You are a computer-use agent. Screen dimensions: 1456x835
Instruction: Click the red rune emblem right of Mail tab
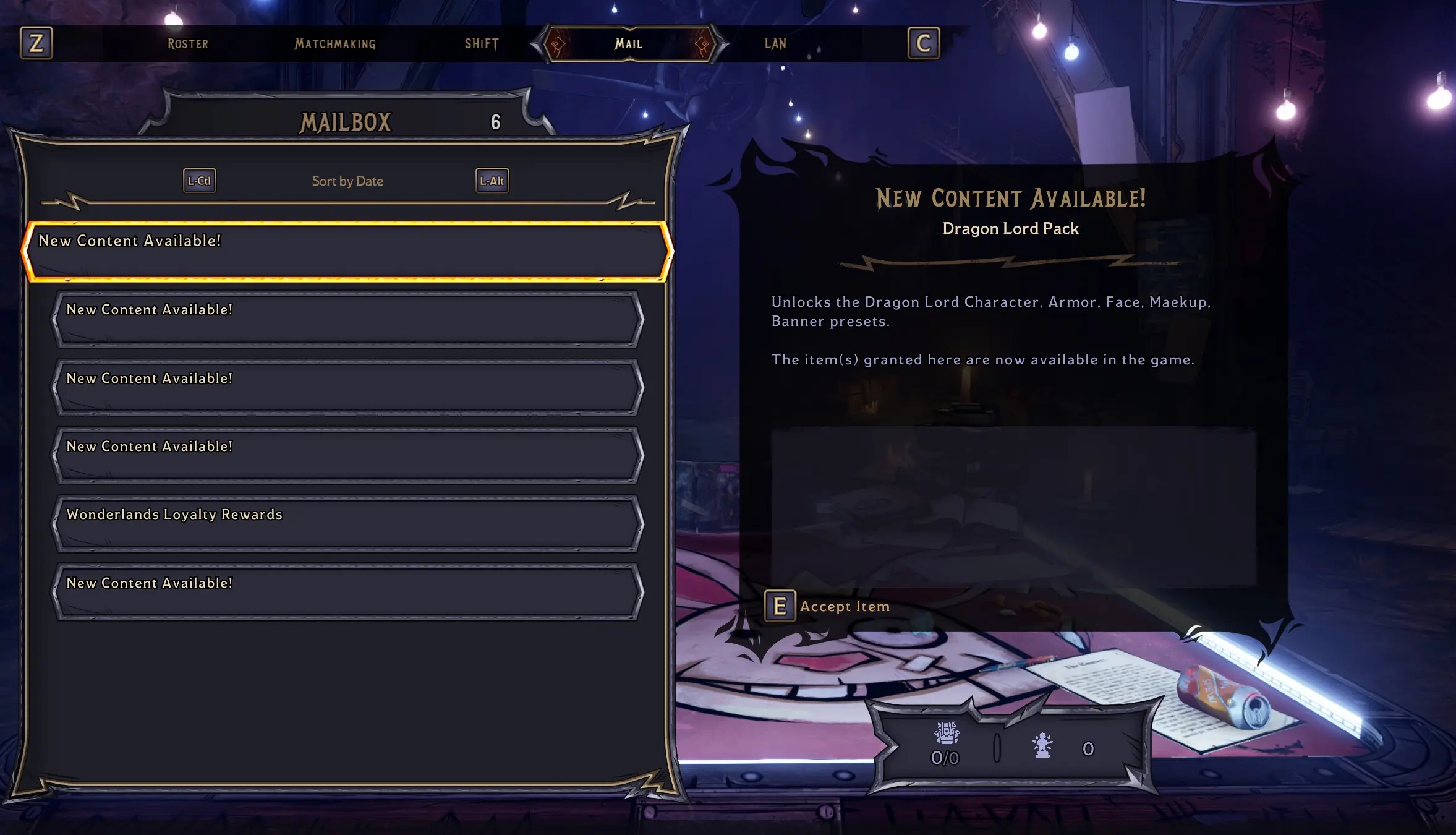point(705,43)
